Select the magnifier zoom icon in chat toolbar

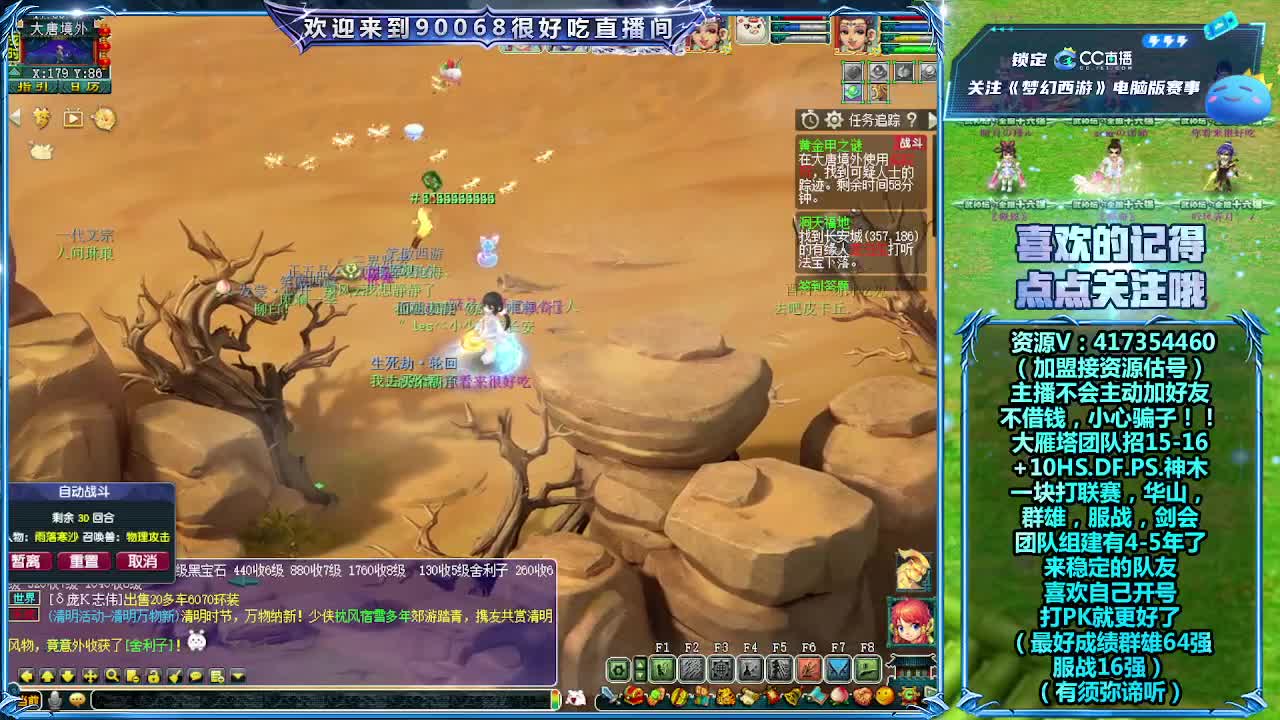pos(112,677)
